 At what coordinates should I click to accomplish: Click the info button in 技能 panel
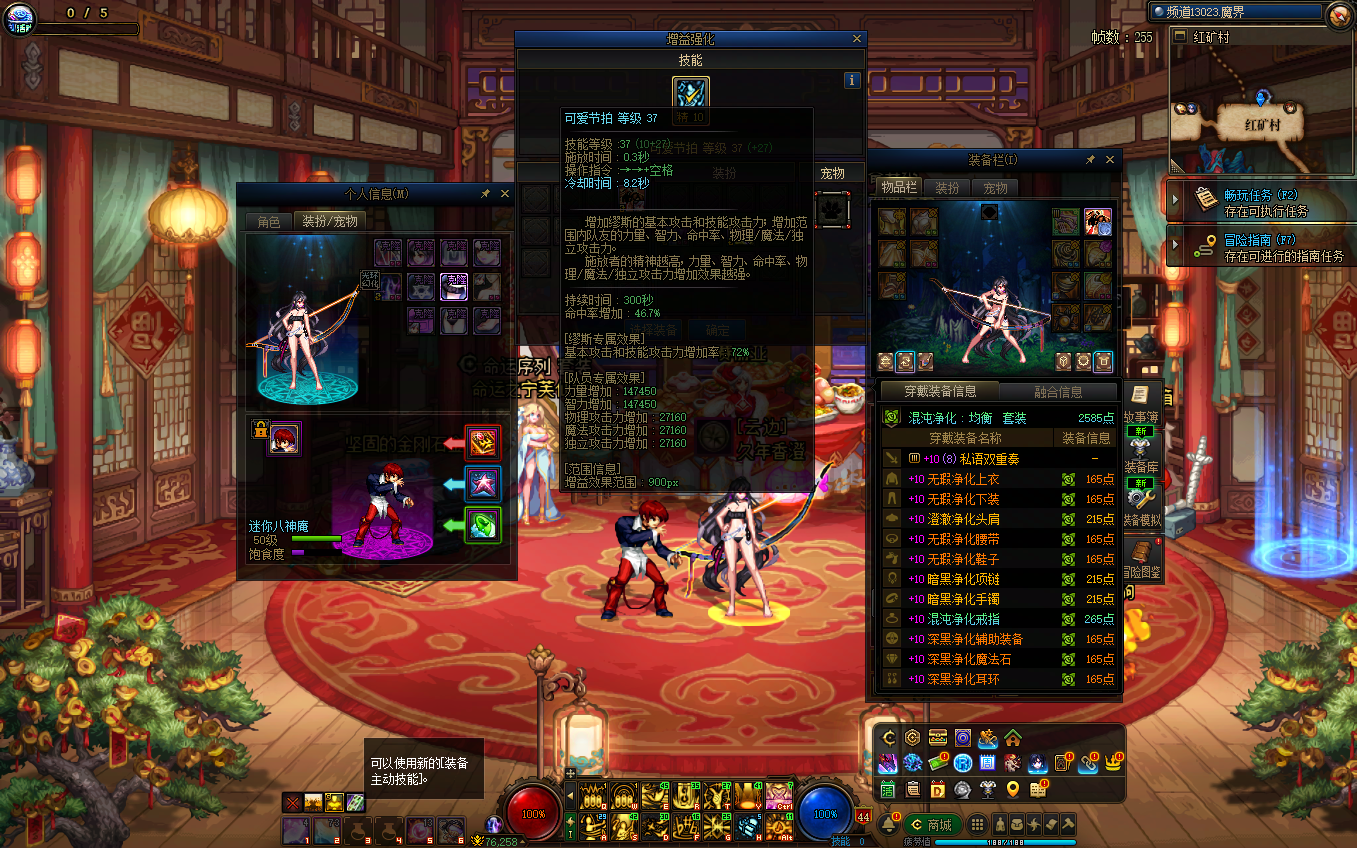click(x=852, y=80)
